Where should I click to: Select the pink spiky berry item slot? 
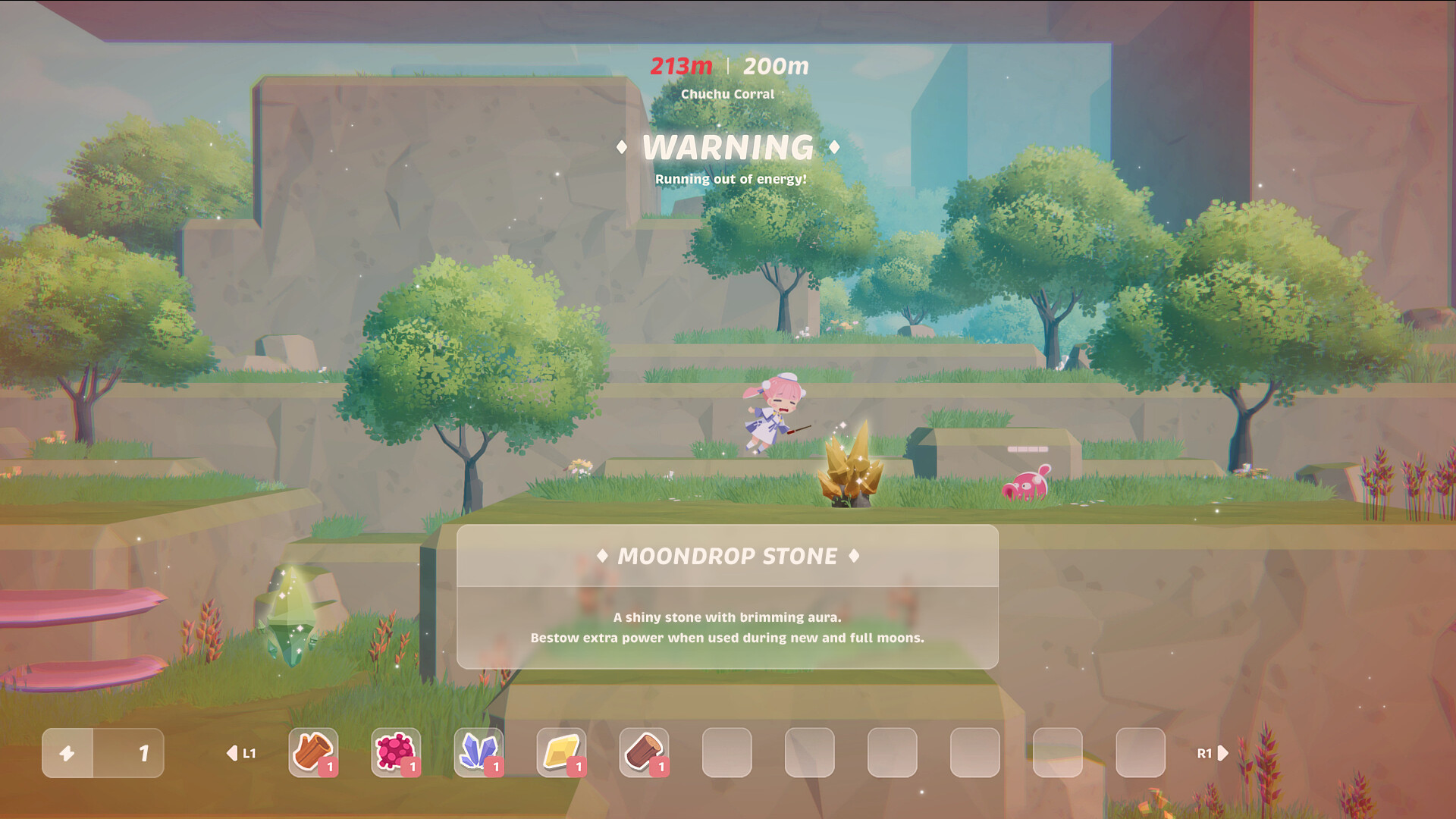[397, 753]
